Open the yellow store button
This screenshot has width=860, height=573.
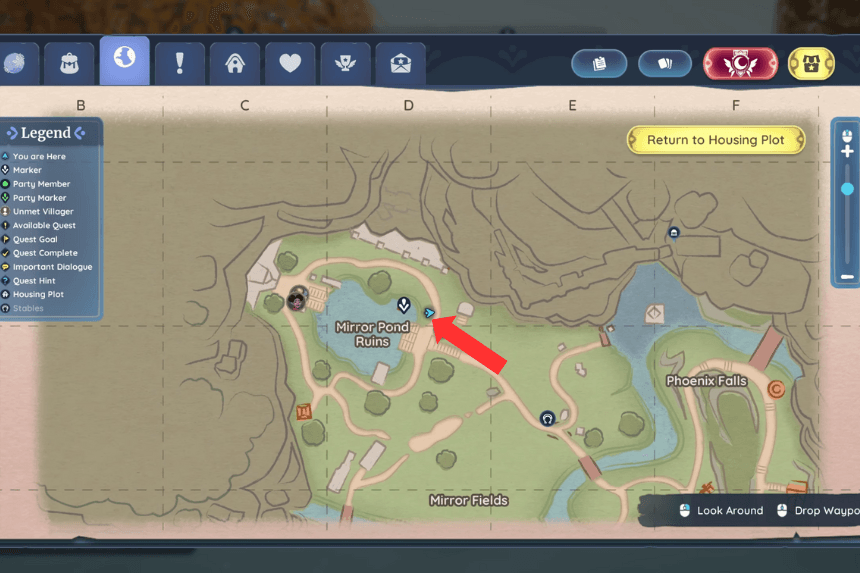click(x=811, y=63)
